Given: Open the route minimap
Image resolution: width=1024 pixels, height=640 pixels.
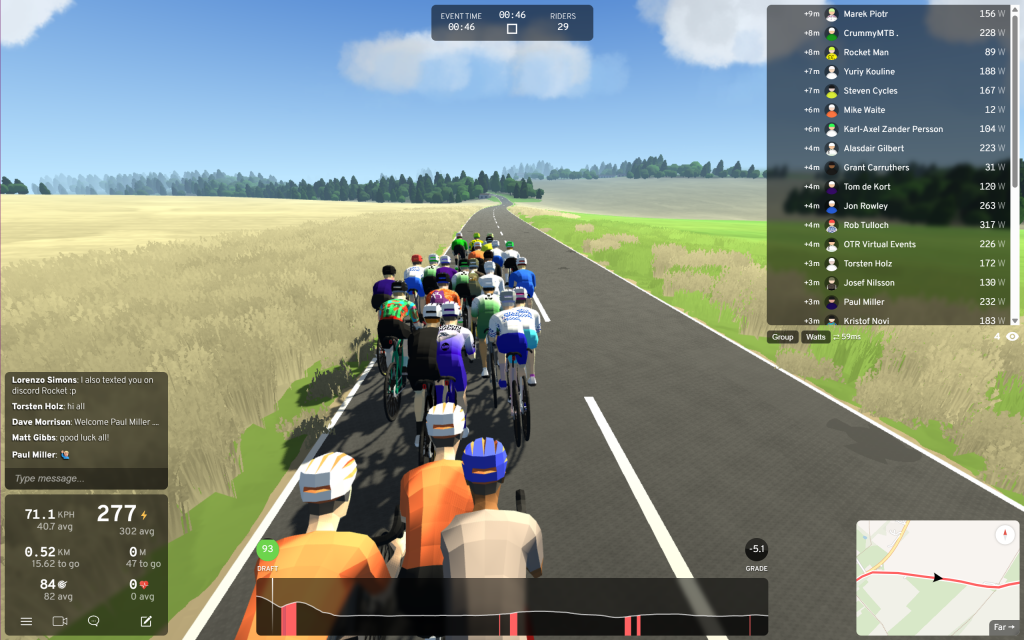Looking at the screenshot, I should (x=920, y=575).
